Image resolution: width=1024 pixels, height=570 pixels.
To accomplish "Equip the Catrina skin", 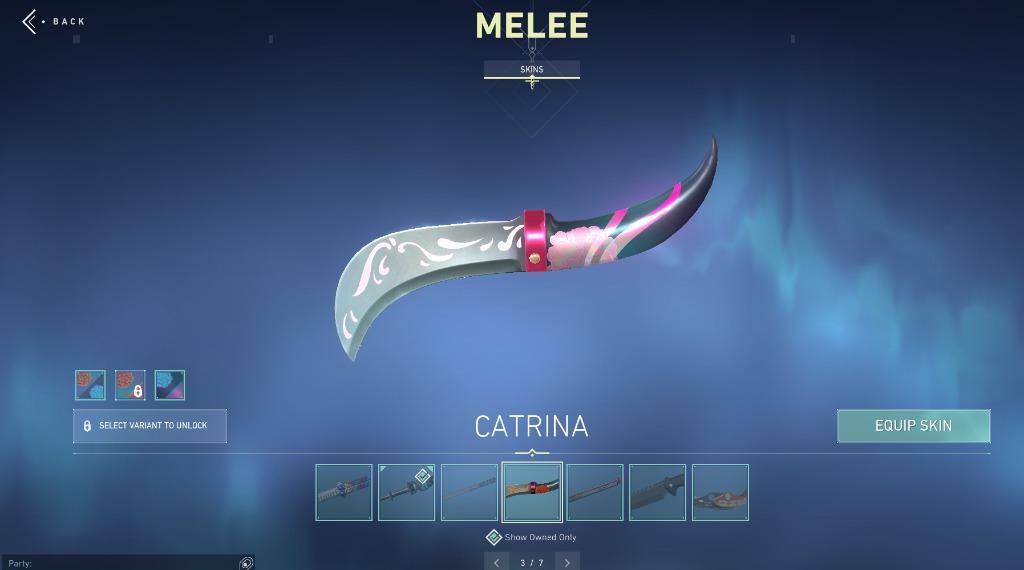I will pyautogui.click(x=913, y=426).
